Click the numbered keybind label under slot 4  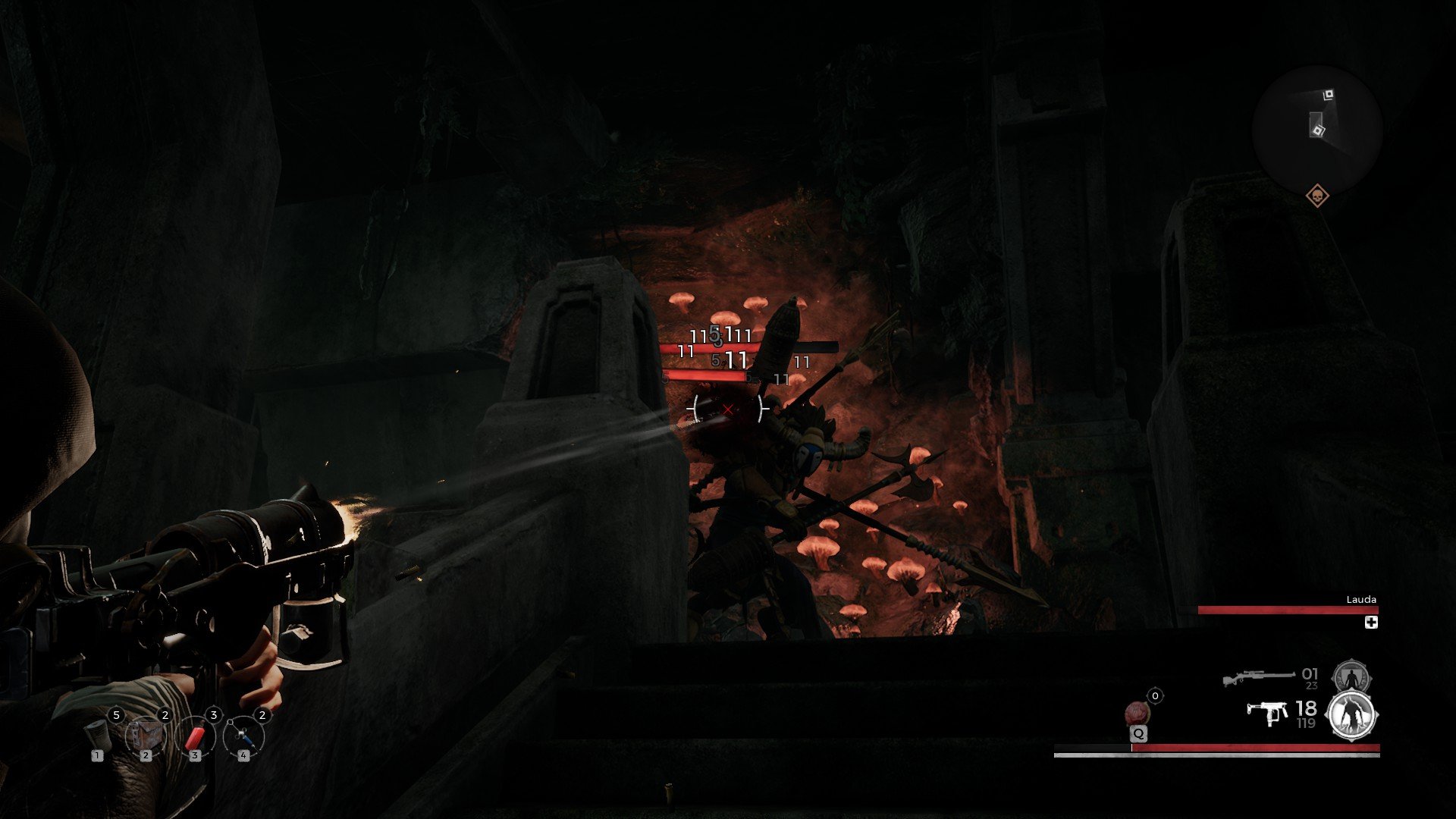[x=243, y=756]
